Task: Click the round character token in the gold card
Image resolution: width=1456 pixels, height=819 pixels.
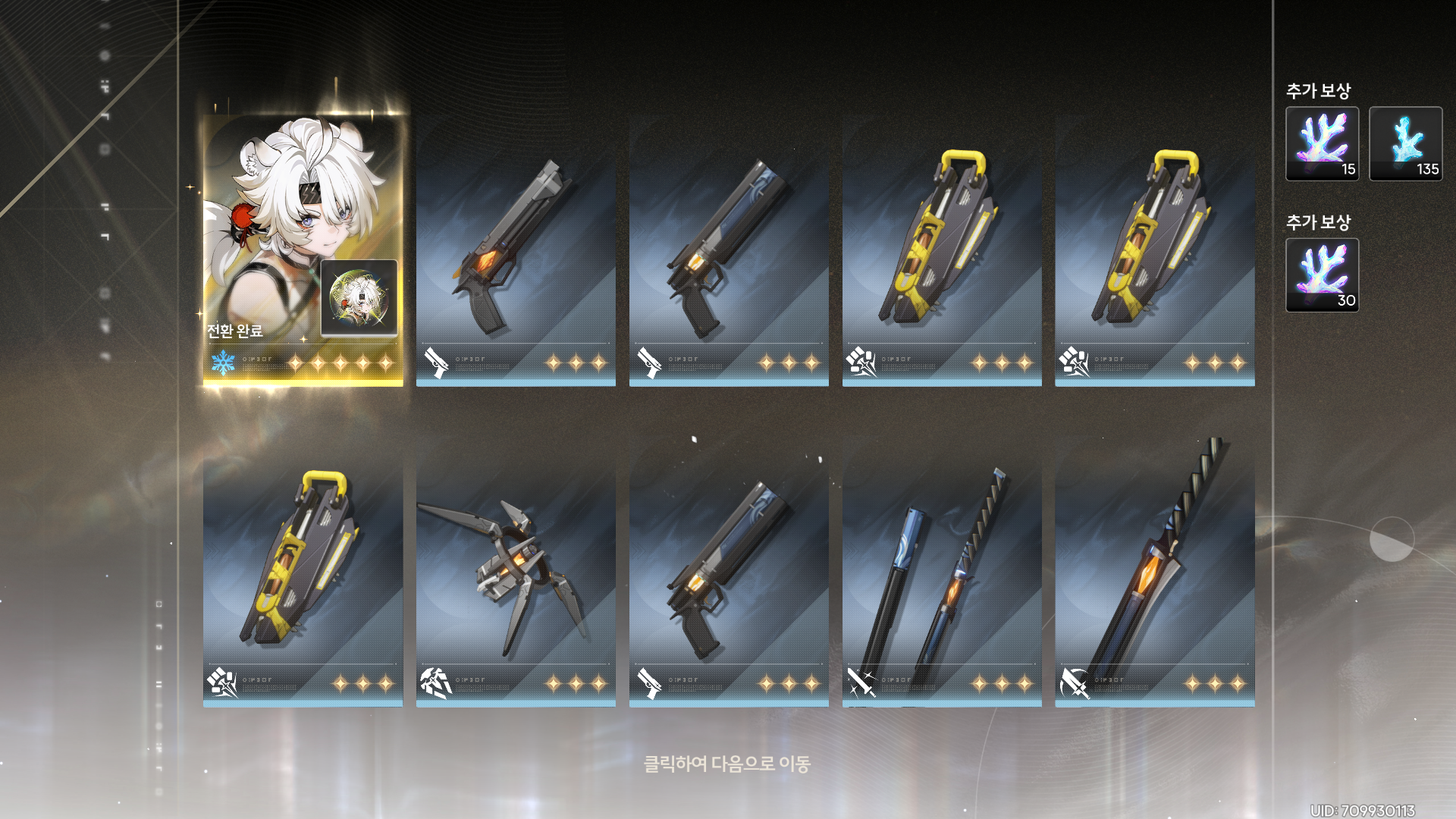Action: click(359, 298)
